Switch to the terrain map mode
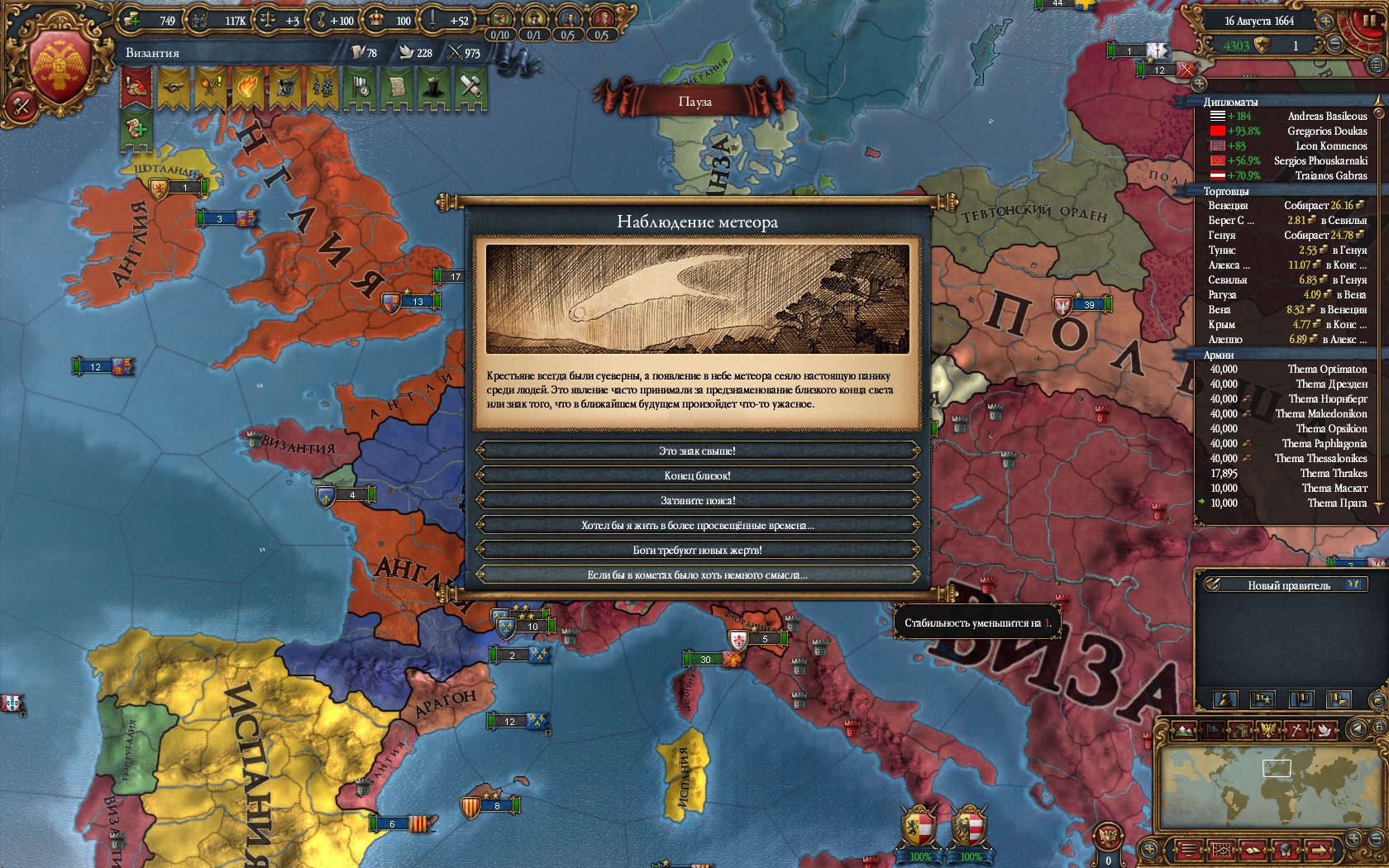1389x868 pixels. click(1185, 729)
